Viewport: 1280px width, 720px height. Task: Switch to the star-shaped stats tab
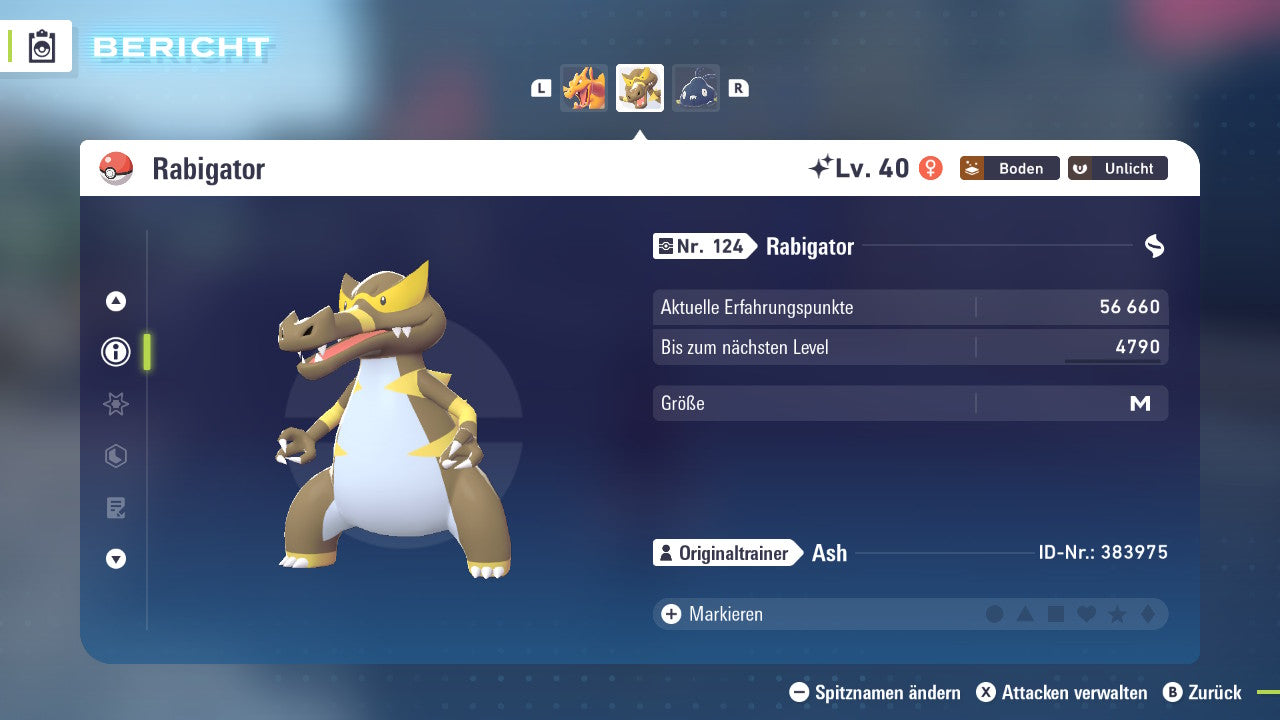coord(116,404)
